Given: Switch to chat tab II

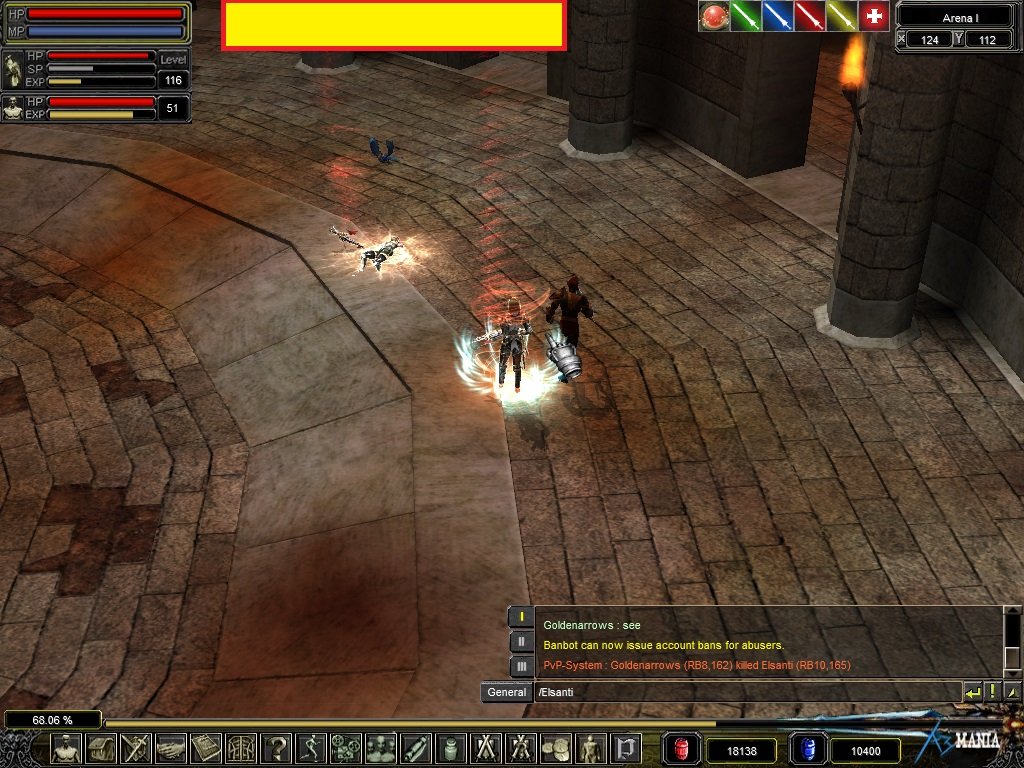Looking at the screenshot, I should 521,641.
